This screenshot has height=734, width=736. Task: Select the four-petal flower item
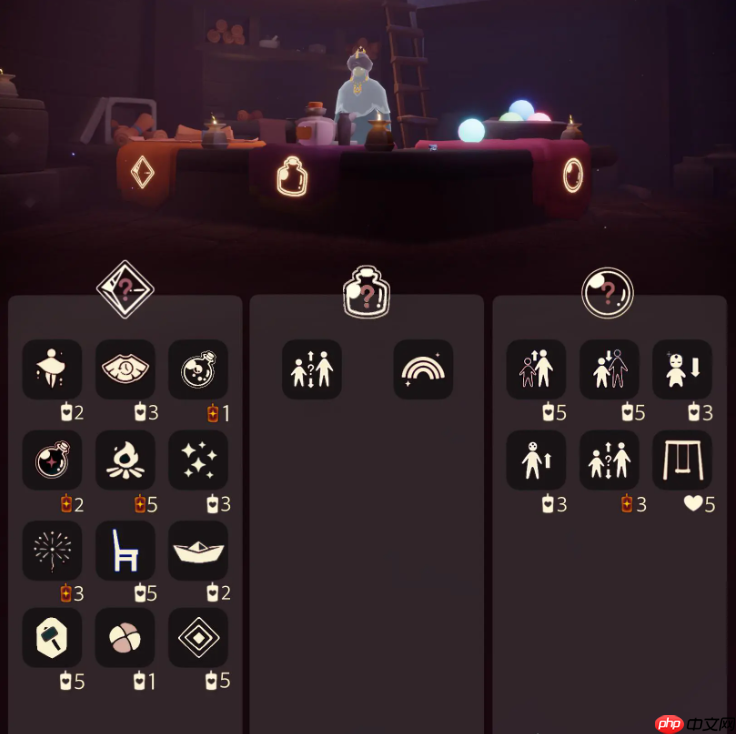(125, 637)
